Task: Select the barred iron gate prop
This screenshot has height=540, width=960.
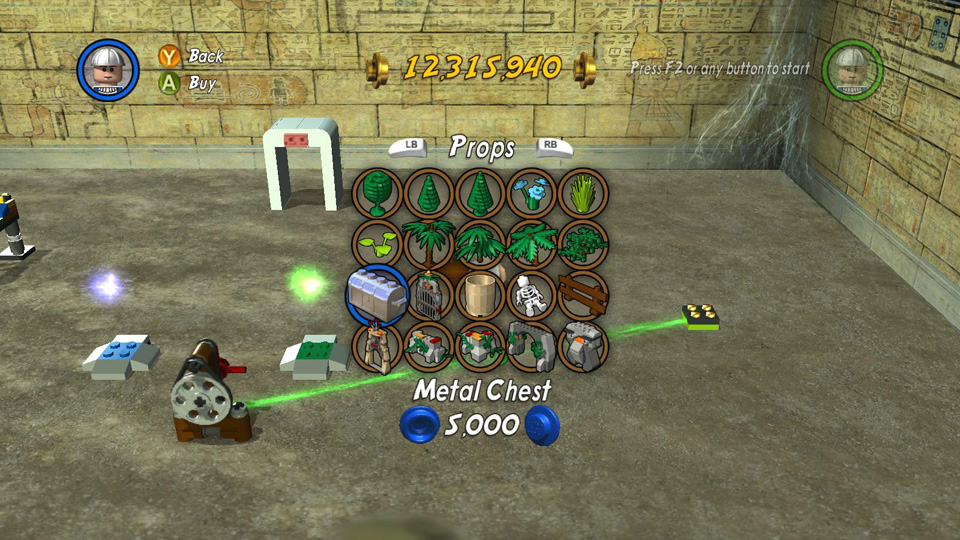Action: pyautogui.click(x=429, y=295)
